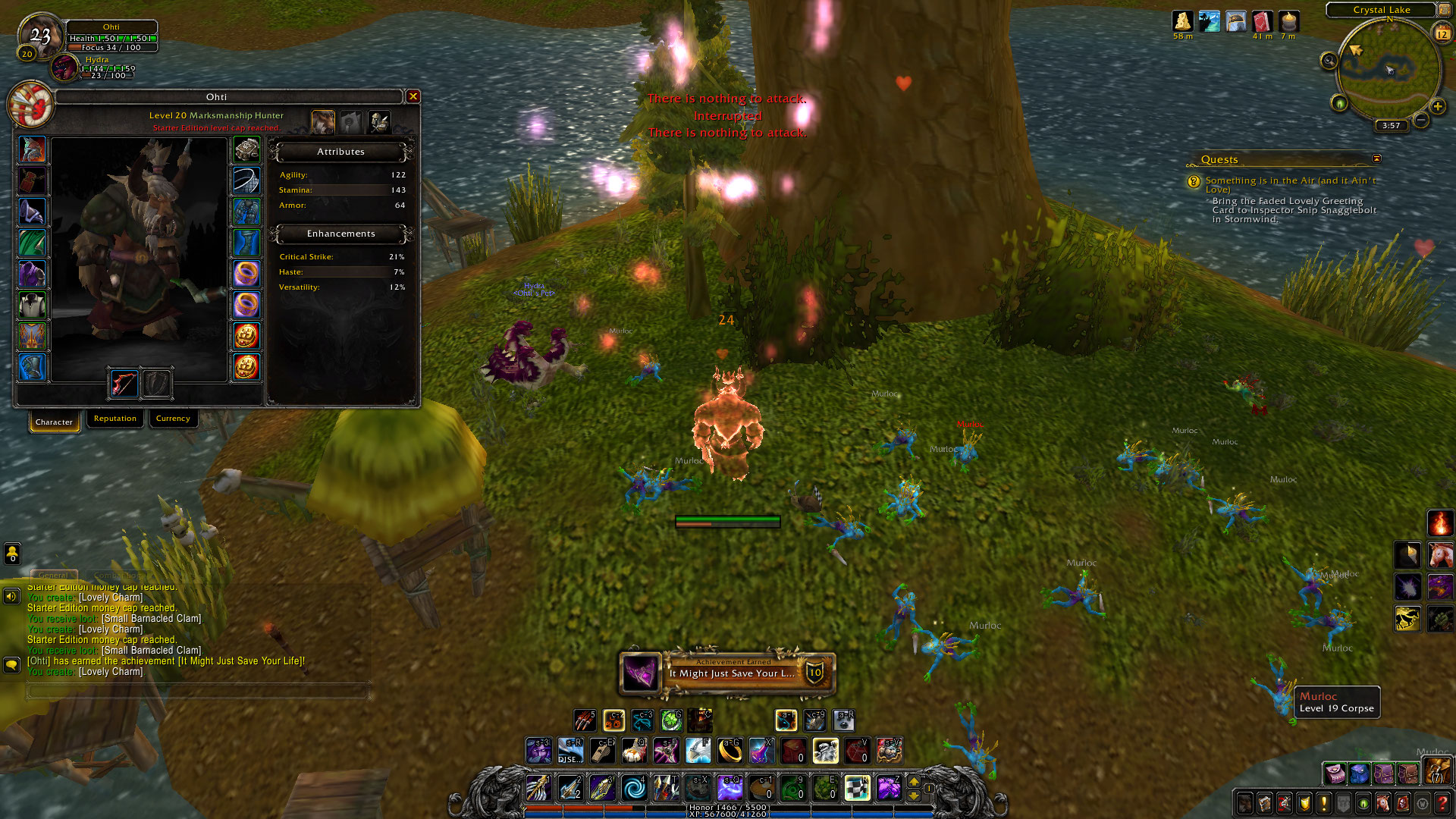This screenshot has width=1456, height=819.
Task: Toggle the voice chat speaker button
Action: click(x=11, y=596)
